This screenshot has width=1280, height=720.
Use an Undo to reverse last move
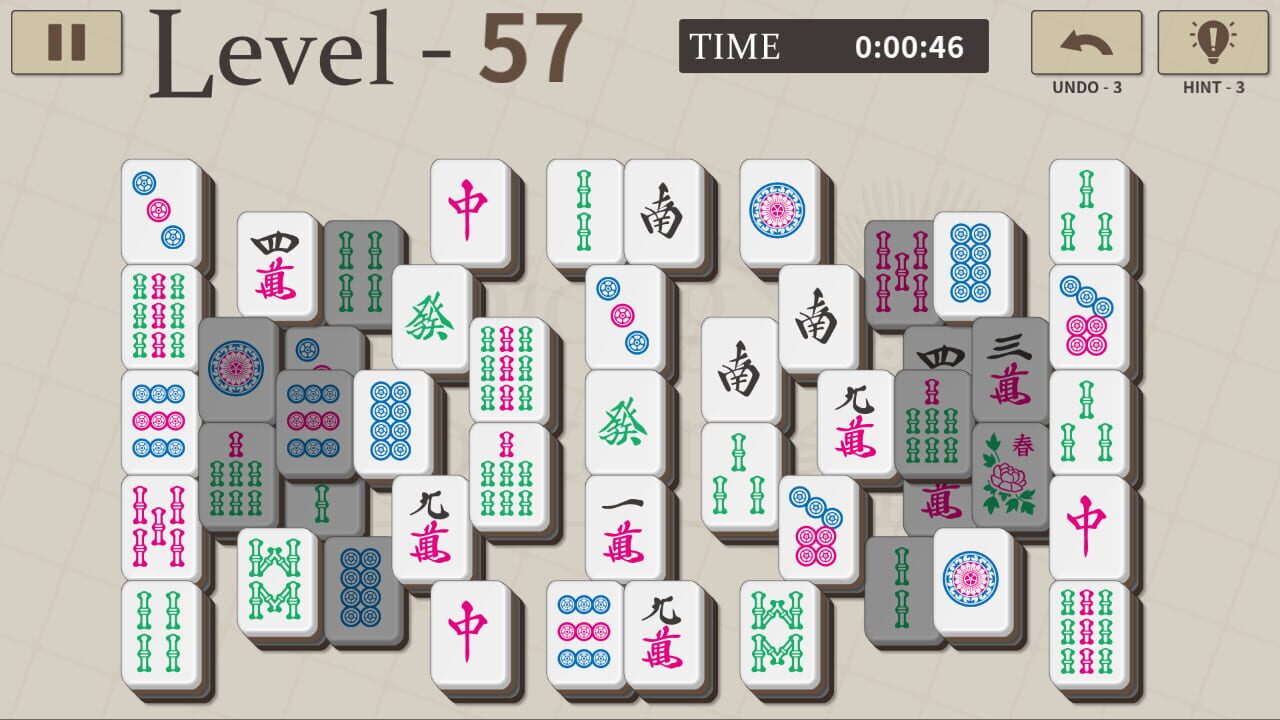click(x=1085, y=42)
